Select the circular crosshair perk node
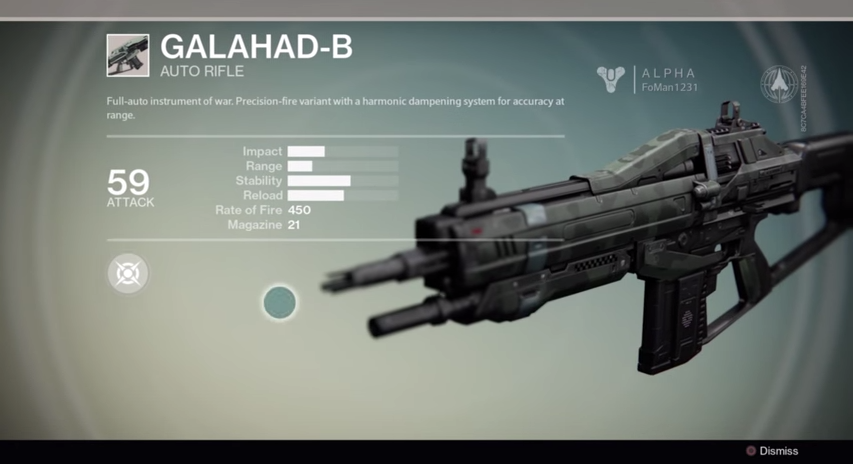This screenshot has width=853, height=464. [x=128, y=273]
